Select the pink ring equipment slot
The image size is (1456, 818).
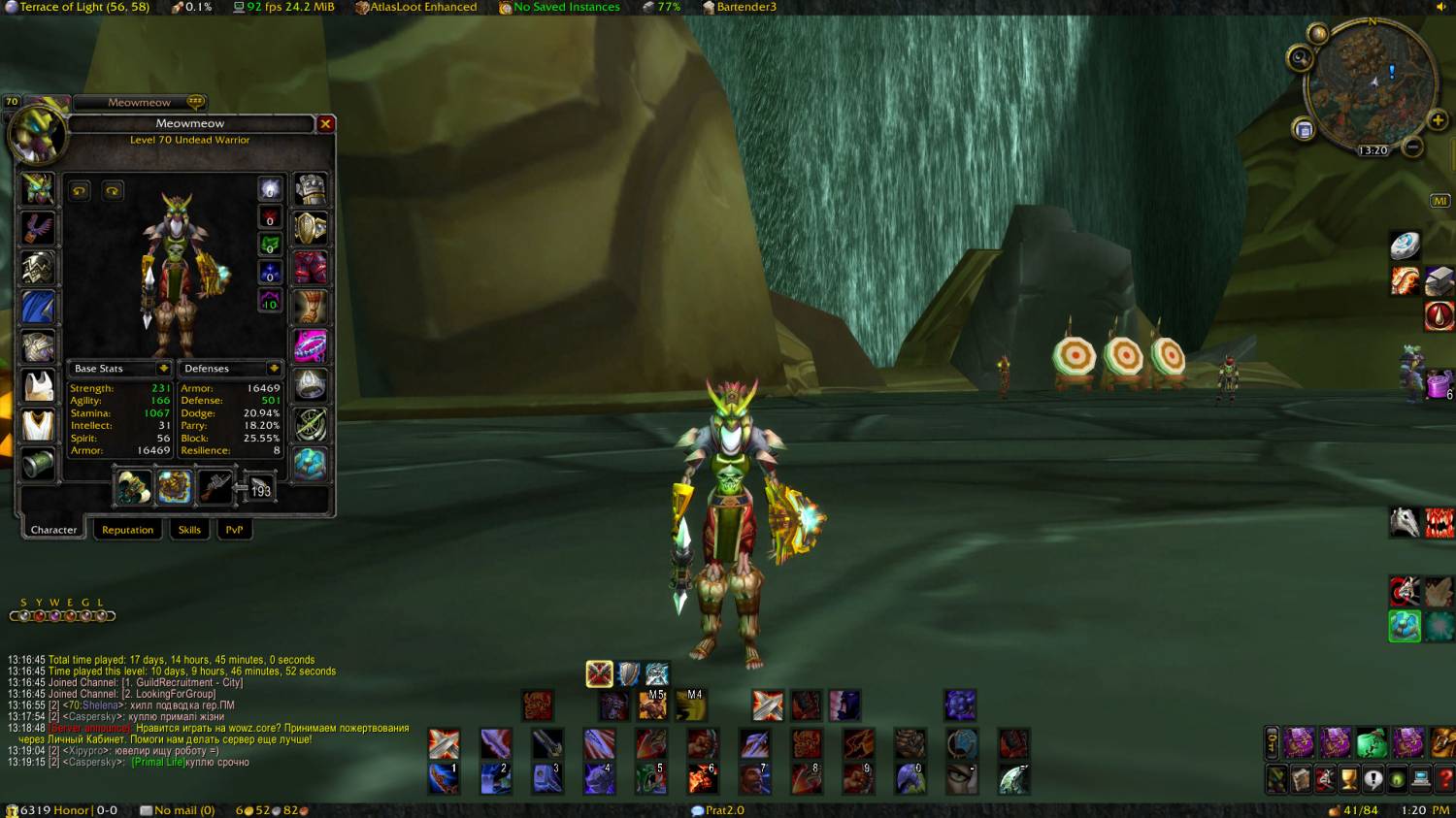coord(310,345)
